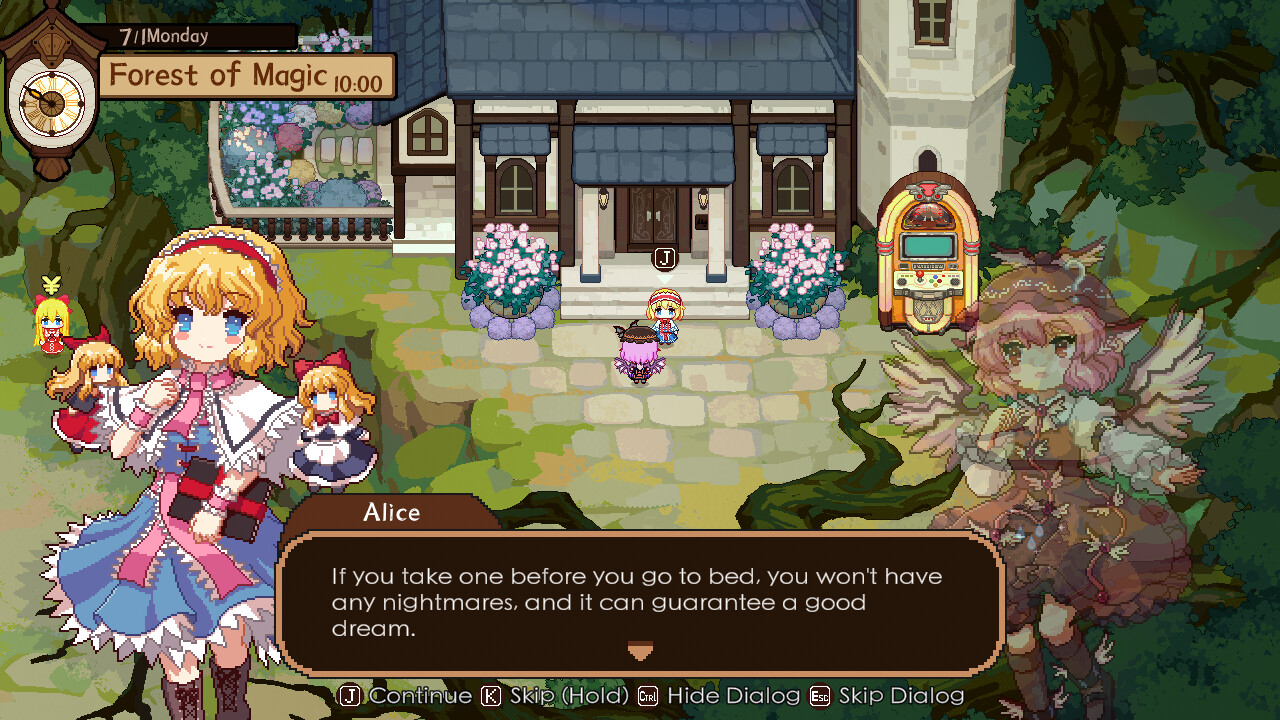Select the jukebox beside the house
1280x720 pixels.
pyautogui.click(x=925, y=245)
